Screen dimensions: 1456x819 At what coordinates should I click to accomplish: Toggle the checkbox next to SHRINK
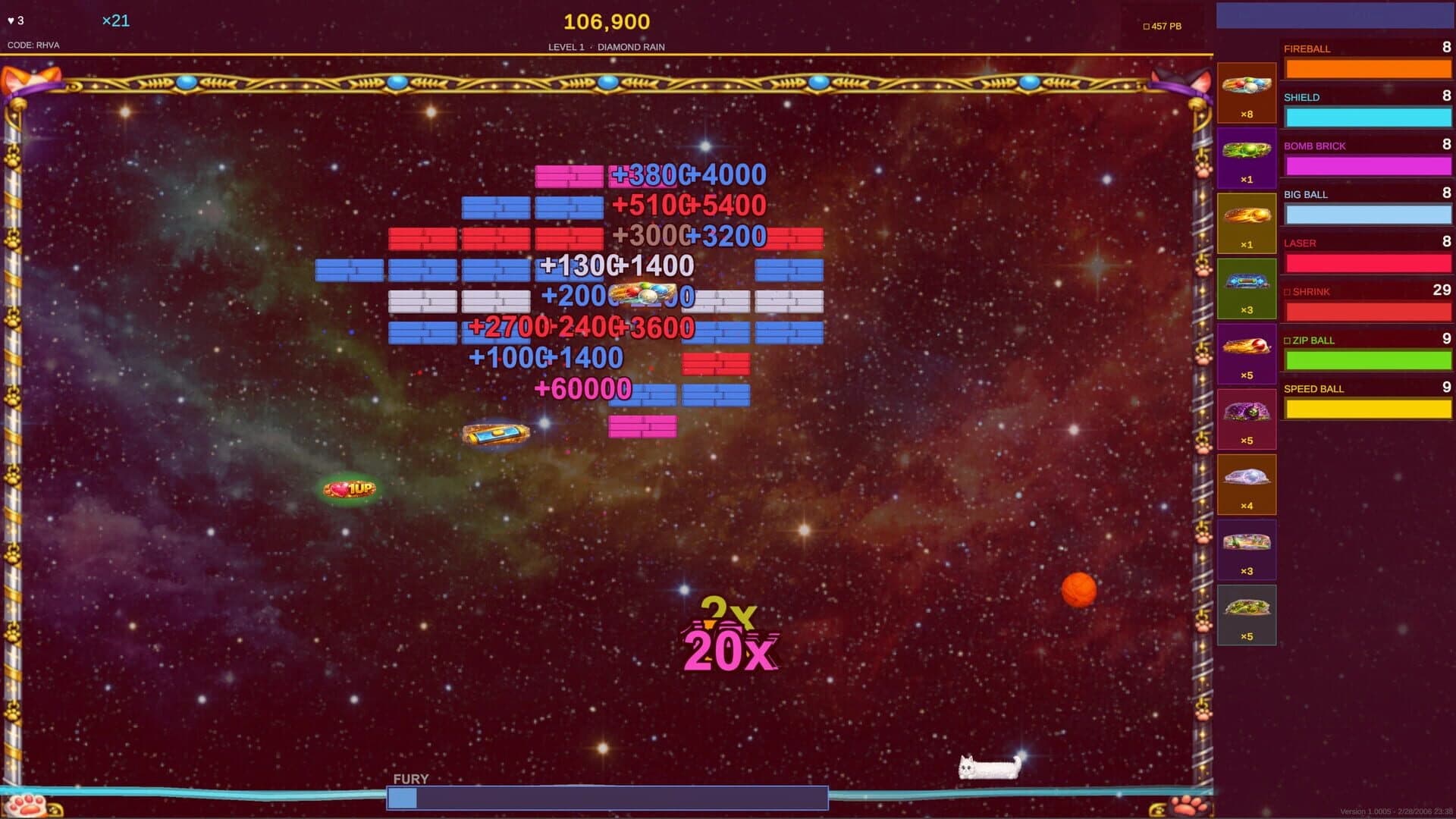click(1288, 291)
